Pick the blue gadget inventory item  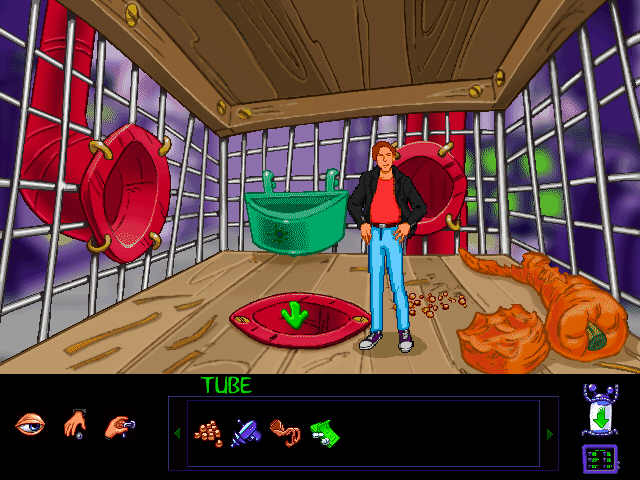tap(246, 433)
